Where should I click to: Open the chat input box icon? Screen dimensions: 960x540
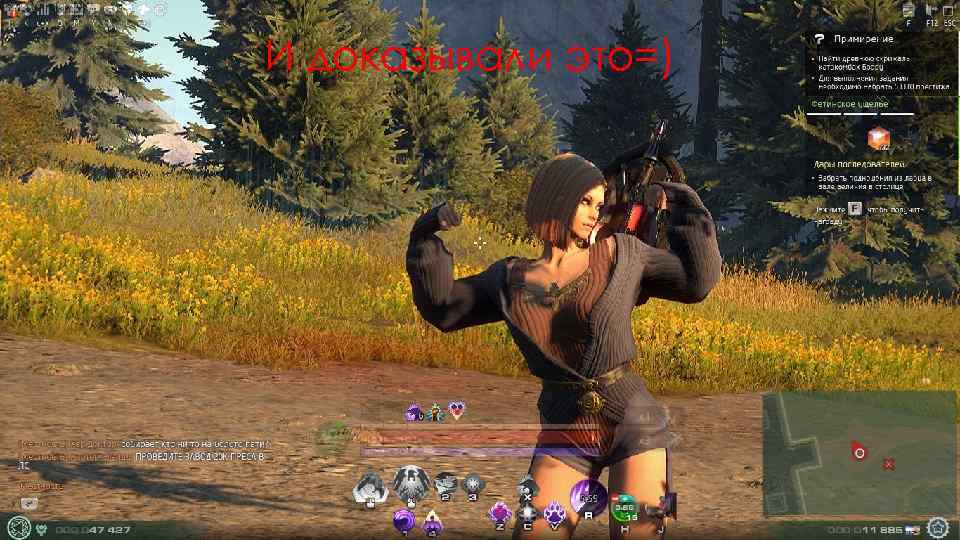pos(29,503)
